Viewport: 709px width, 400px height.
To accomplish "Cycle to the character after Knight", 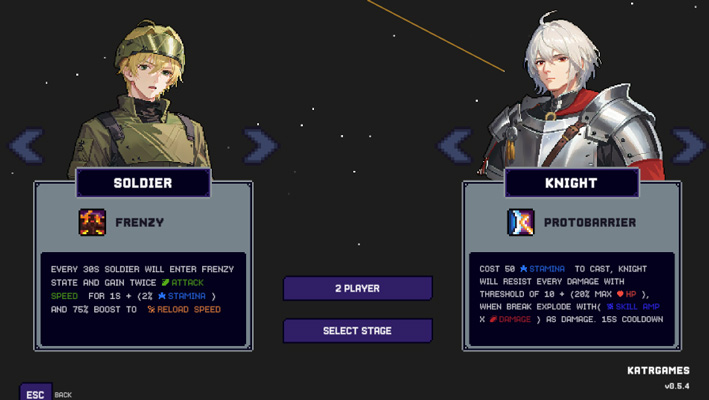I will [x=689, y=146].
